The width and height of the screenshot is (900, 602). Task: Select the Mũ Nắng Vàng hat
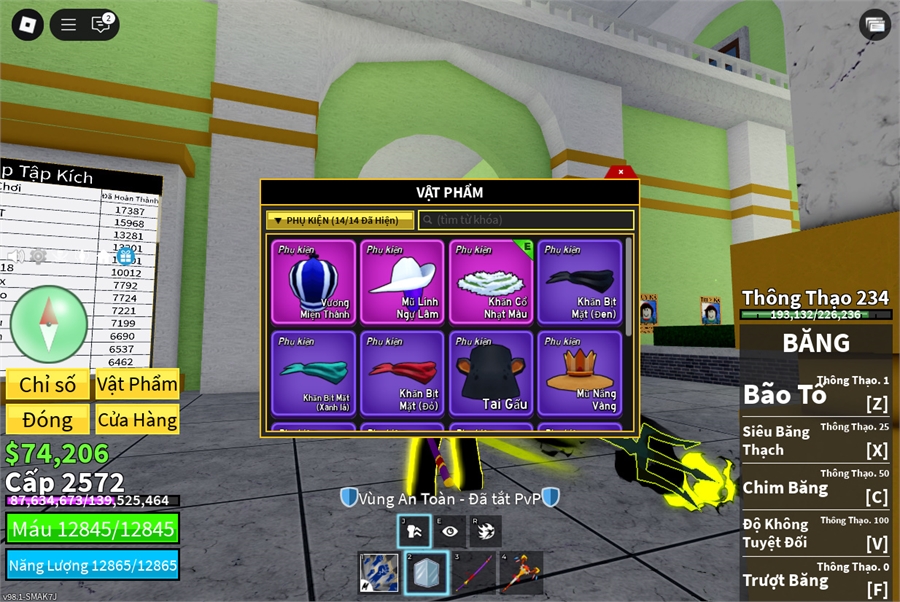click(580, 373)
